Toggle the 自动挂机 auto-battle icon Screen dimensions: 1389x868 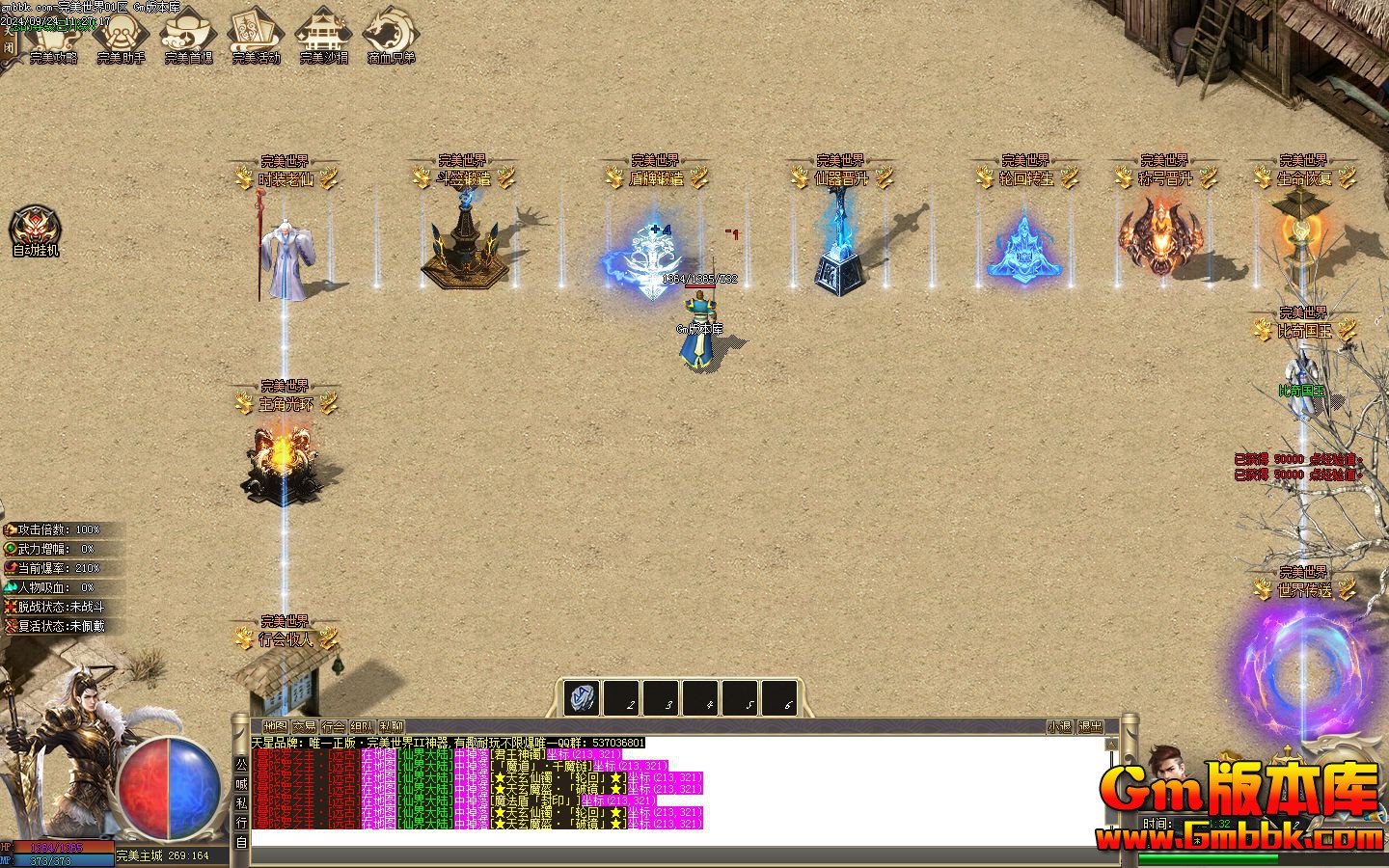(x=35, y=231)
